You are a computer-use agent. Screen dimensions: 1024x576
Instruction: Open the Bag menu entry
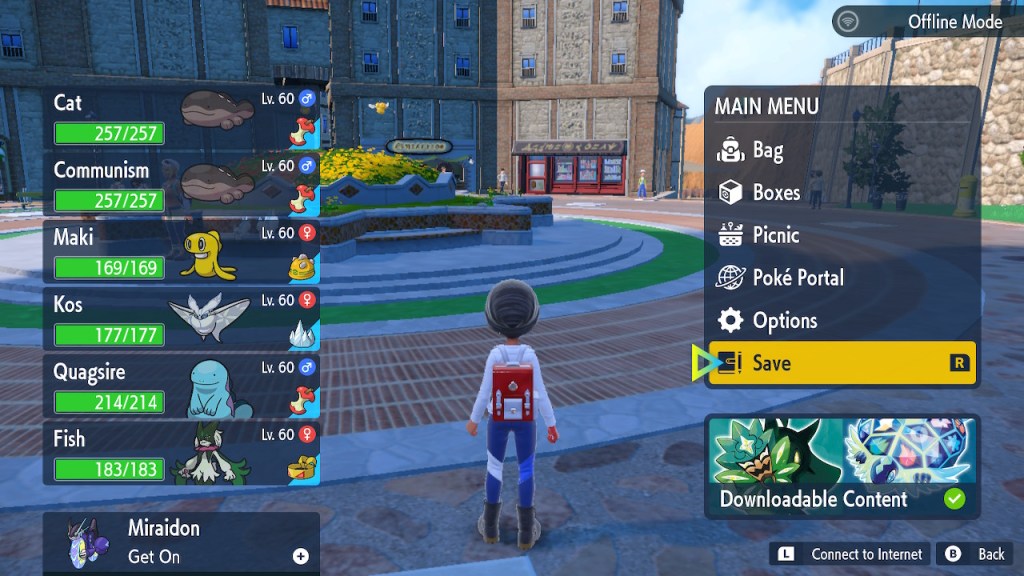pyautogui.click(x=767, y=151)
